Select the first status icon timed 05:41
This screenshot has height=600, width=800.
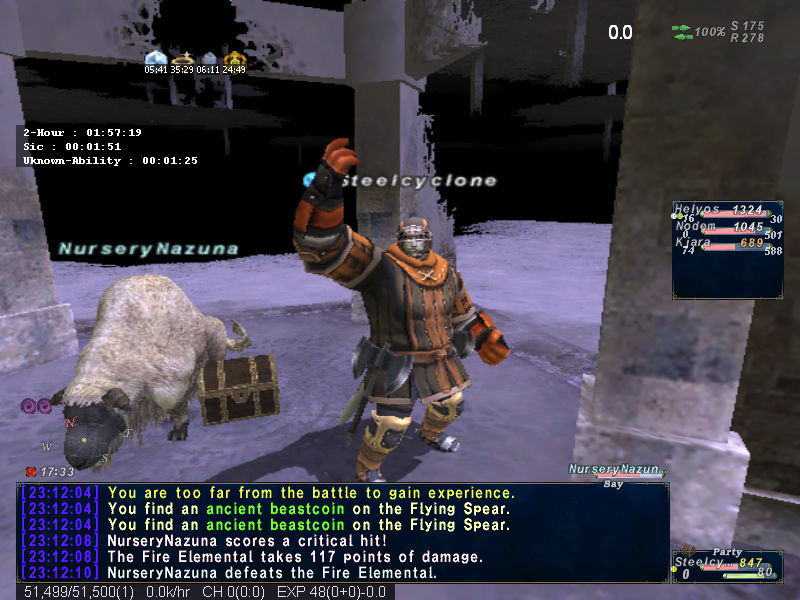[156, 58]
